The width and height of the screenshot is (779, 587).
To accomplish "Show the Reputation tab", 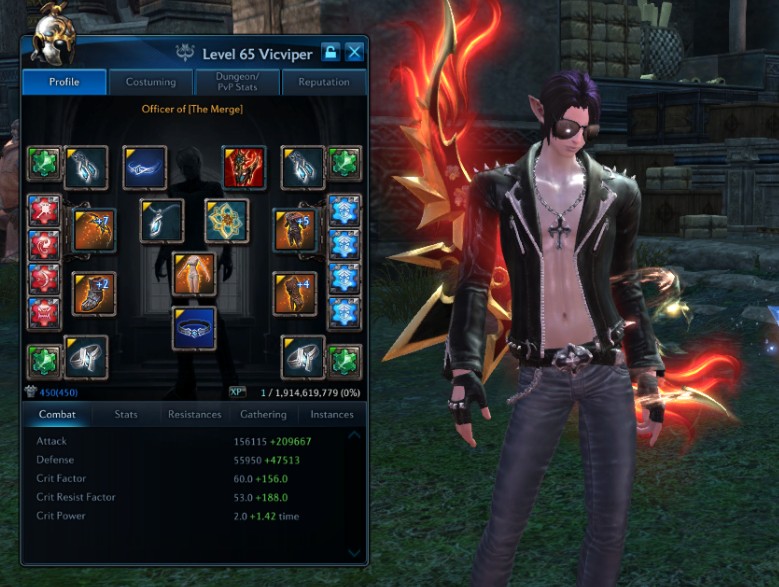I will click(323, 82).
